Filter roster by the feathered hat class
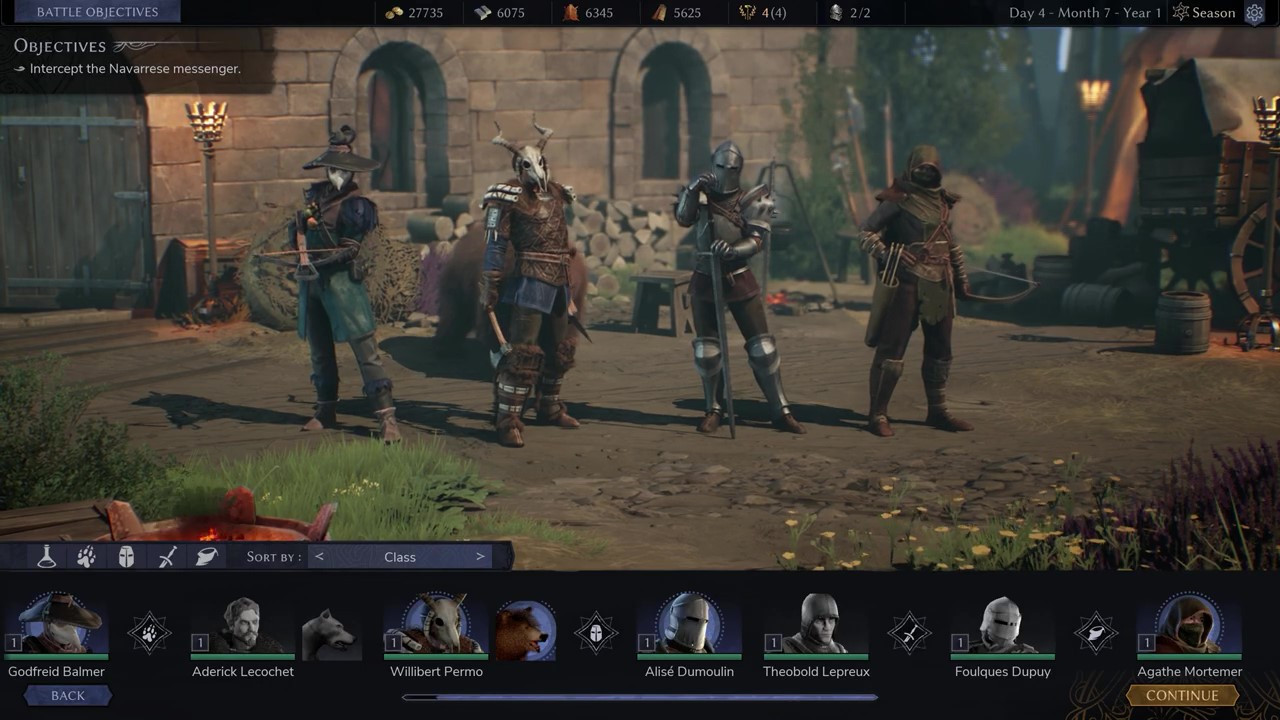The width and height of the screenshot is (1280, 720). (x=207, y=557)
